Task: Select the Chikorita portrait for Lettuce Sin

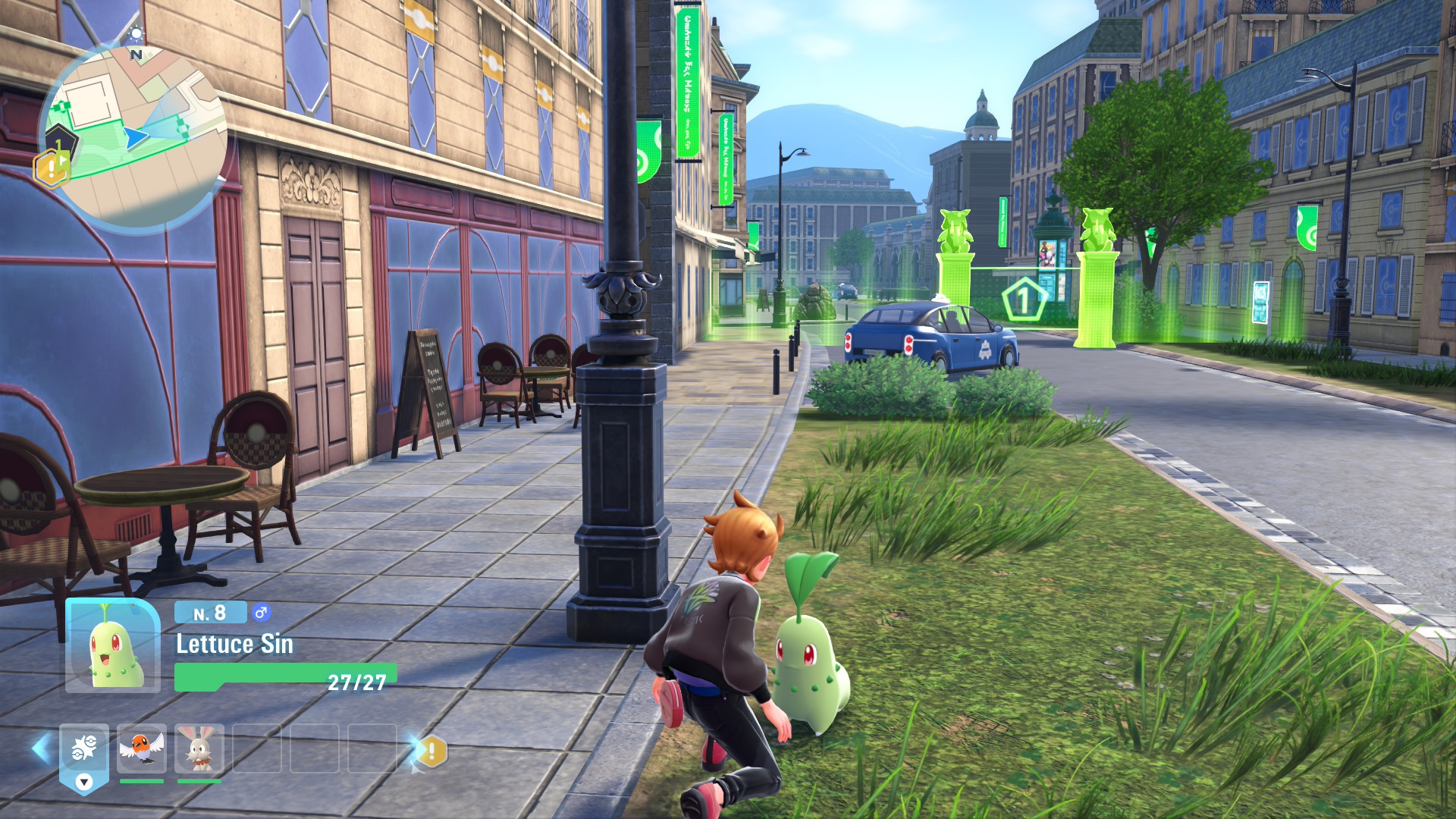Action: (x=113, y=645)
